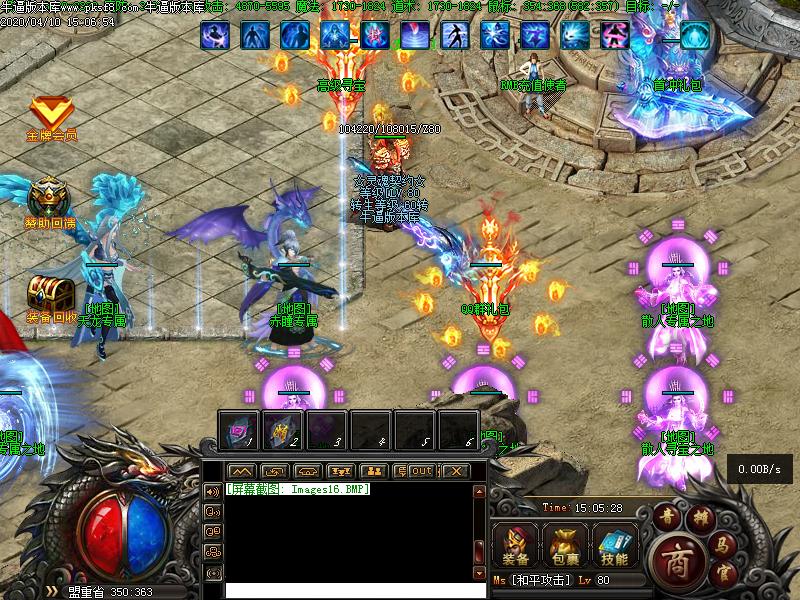Open the 装备回收 equipment recycle chest

tap(50, 293)
